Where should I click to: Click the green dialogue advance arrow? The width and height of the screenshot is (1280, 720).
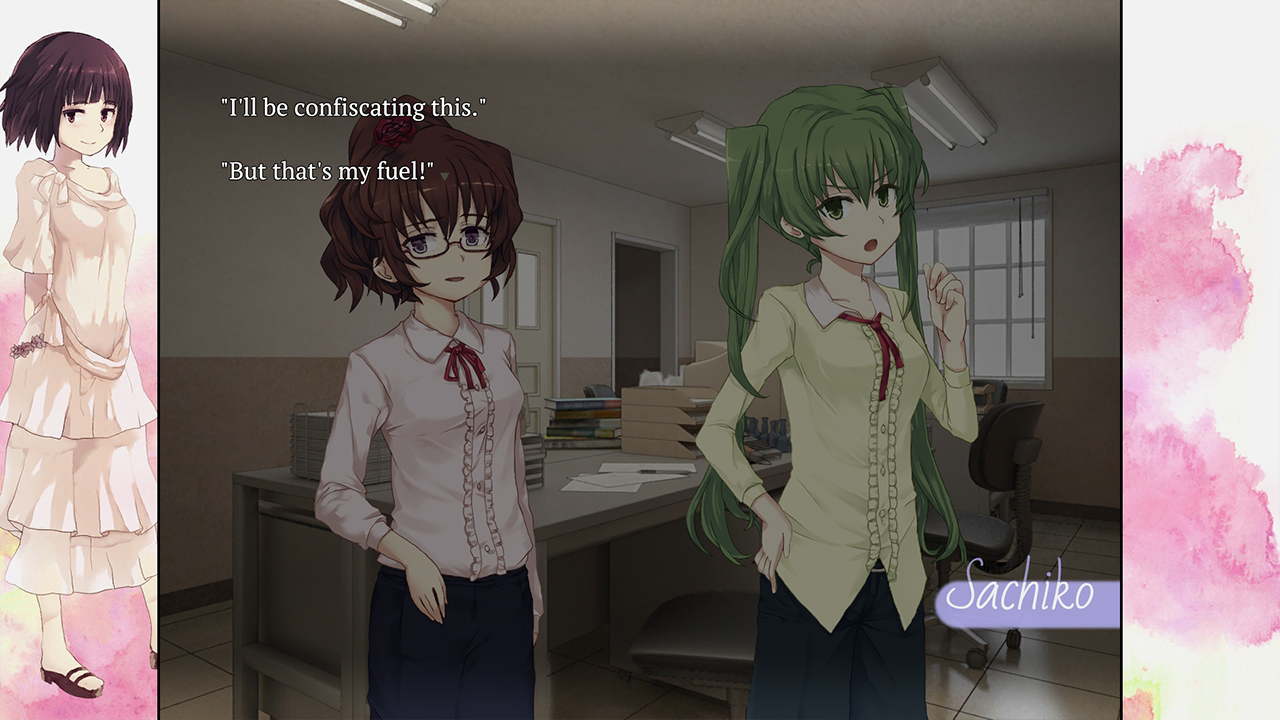(x=444, y=176)
